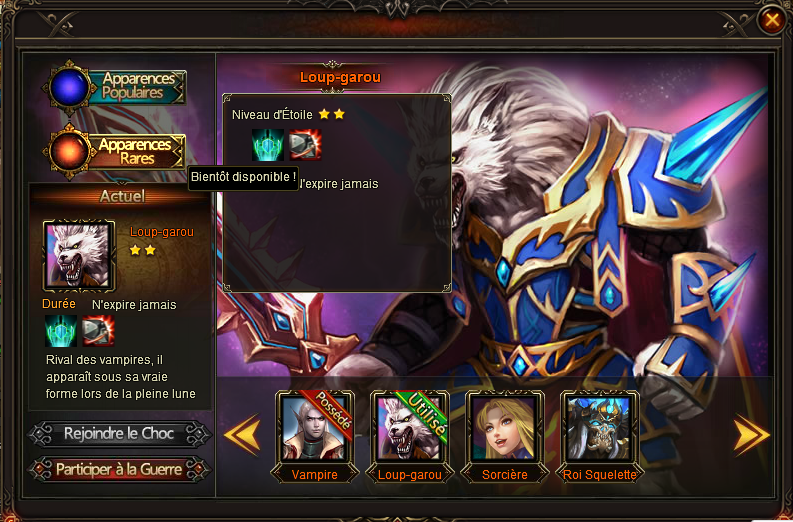Inspect the red blade skill in Actuel panel
Screen dimensions: 793x522
coord(97,330)
